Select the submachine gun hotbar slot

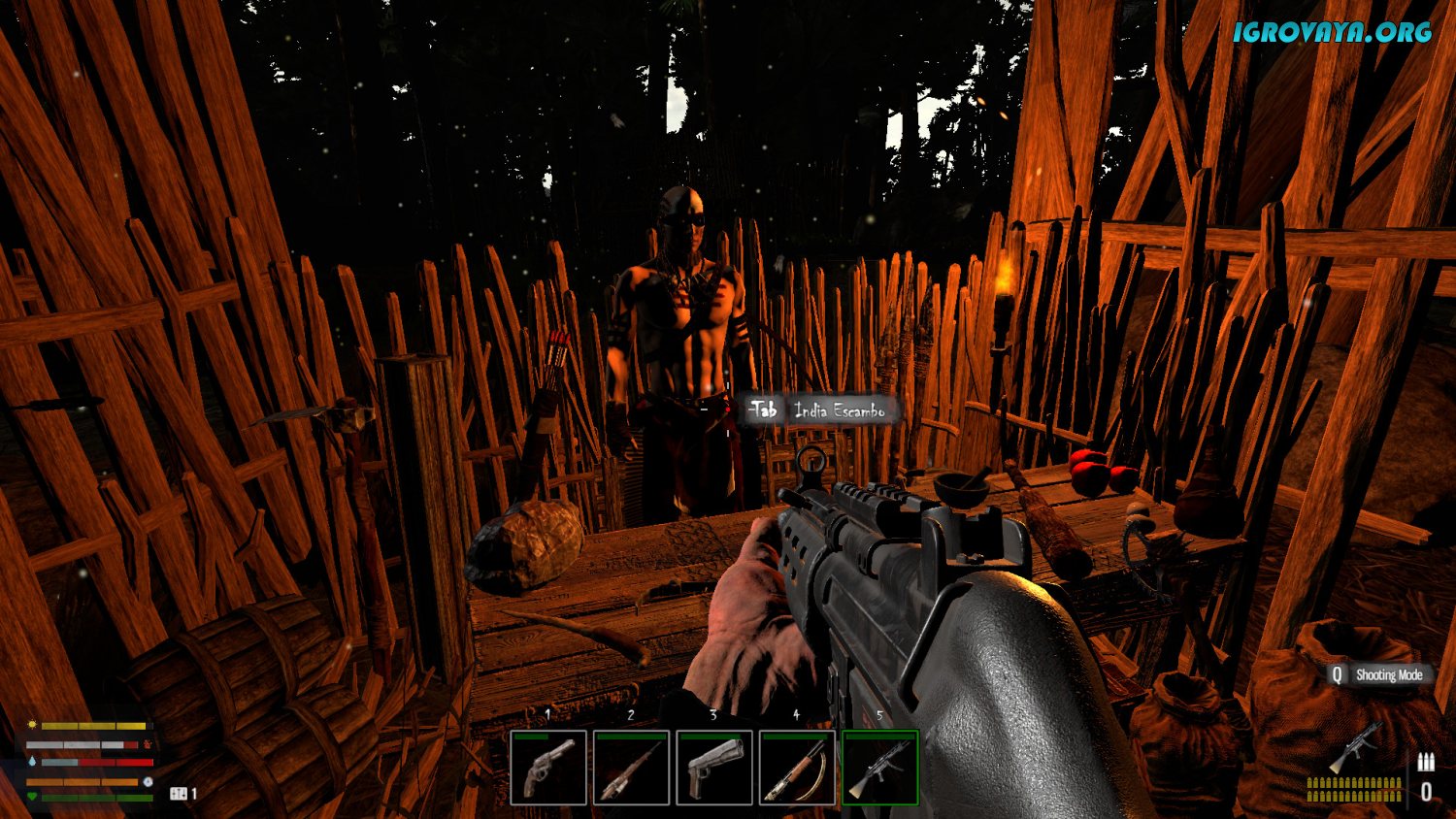[x=879, y=768]
